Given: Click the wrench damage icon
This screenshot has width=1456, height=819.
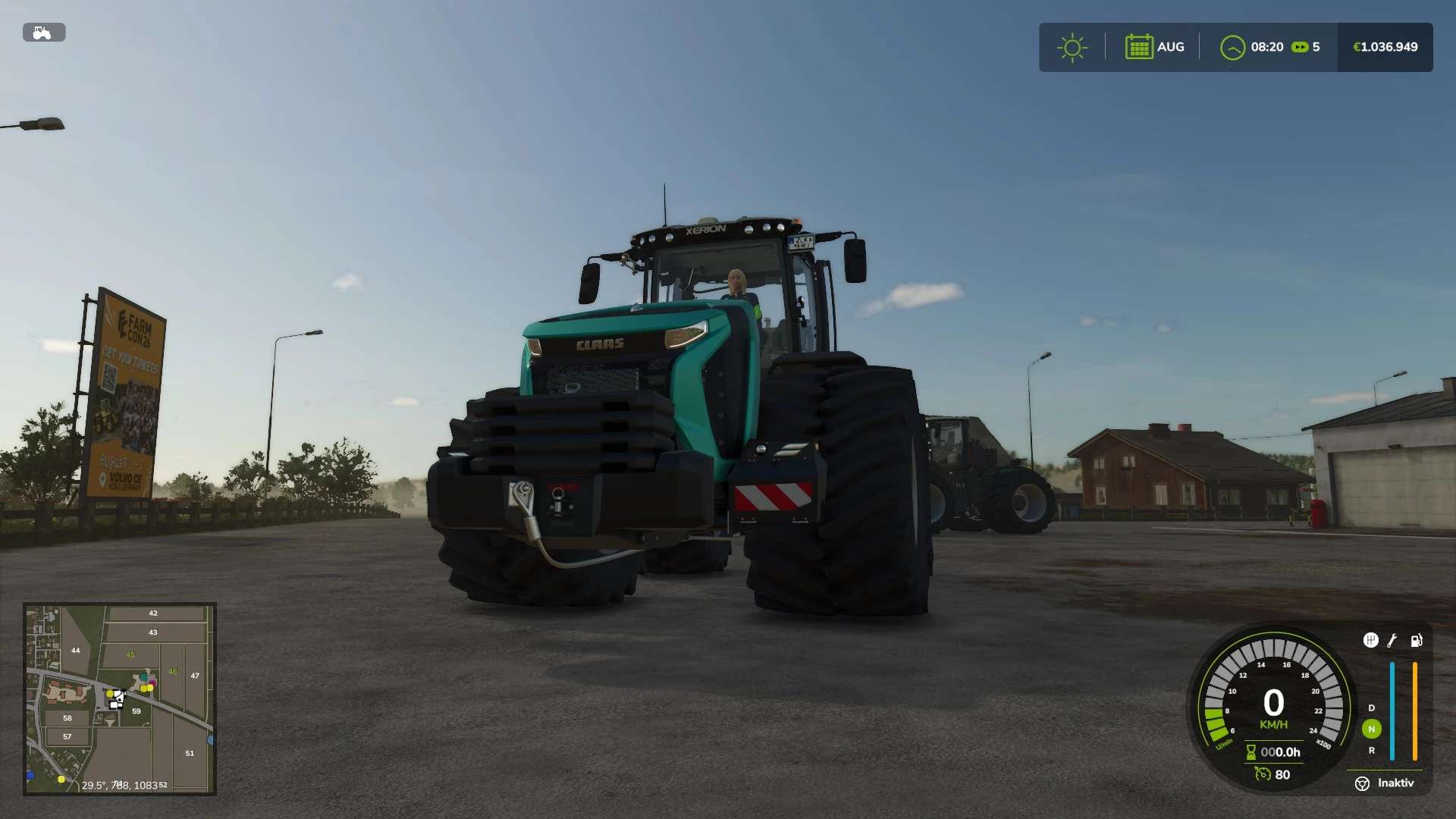Looking at the screenshot, I should 1392,641.
